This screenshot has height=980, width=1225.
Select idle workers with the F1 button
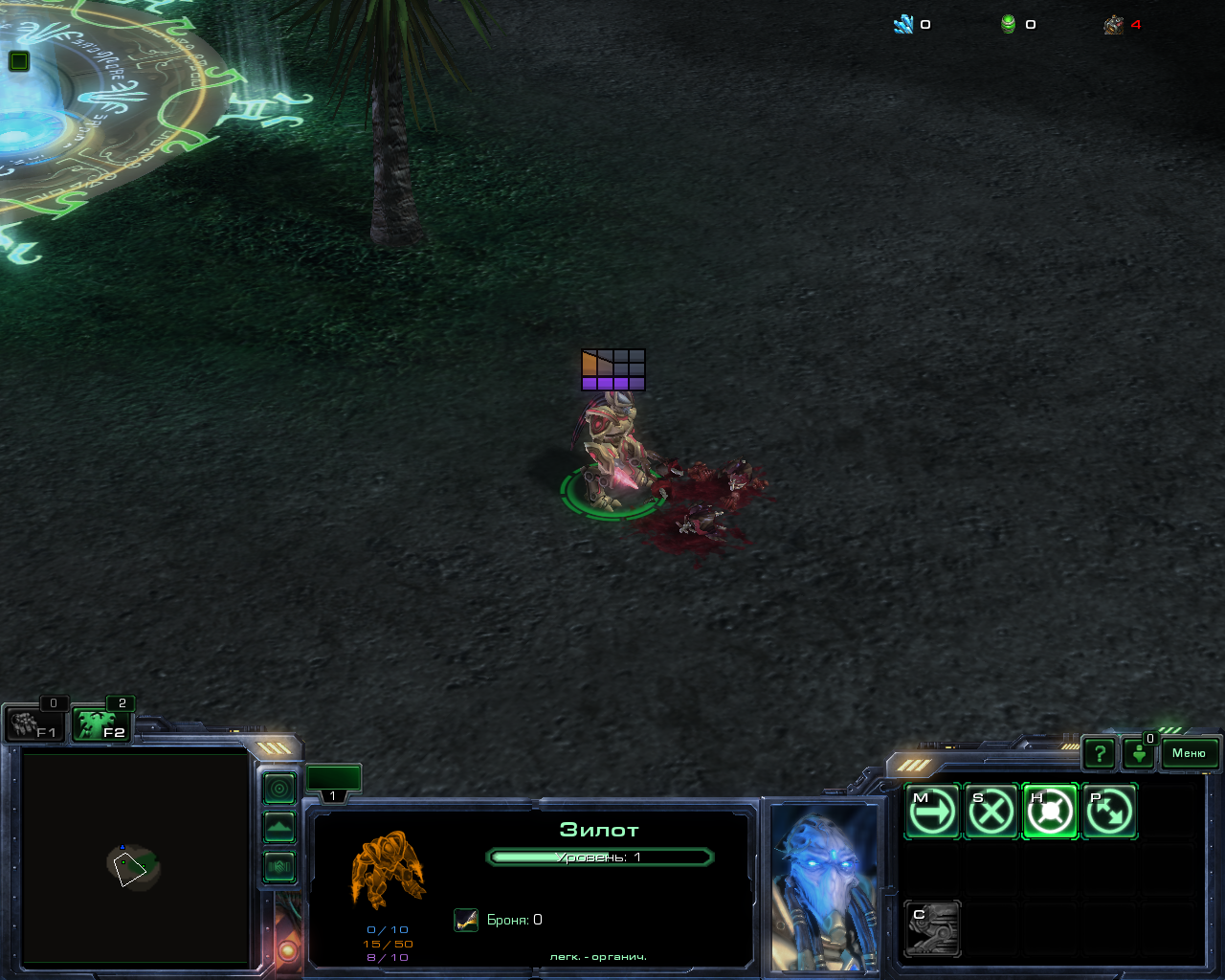(34, 724)
